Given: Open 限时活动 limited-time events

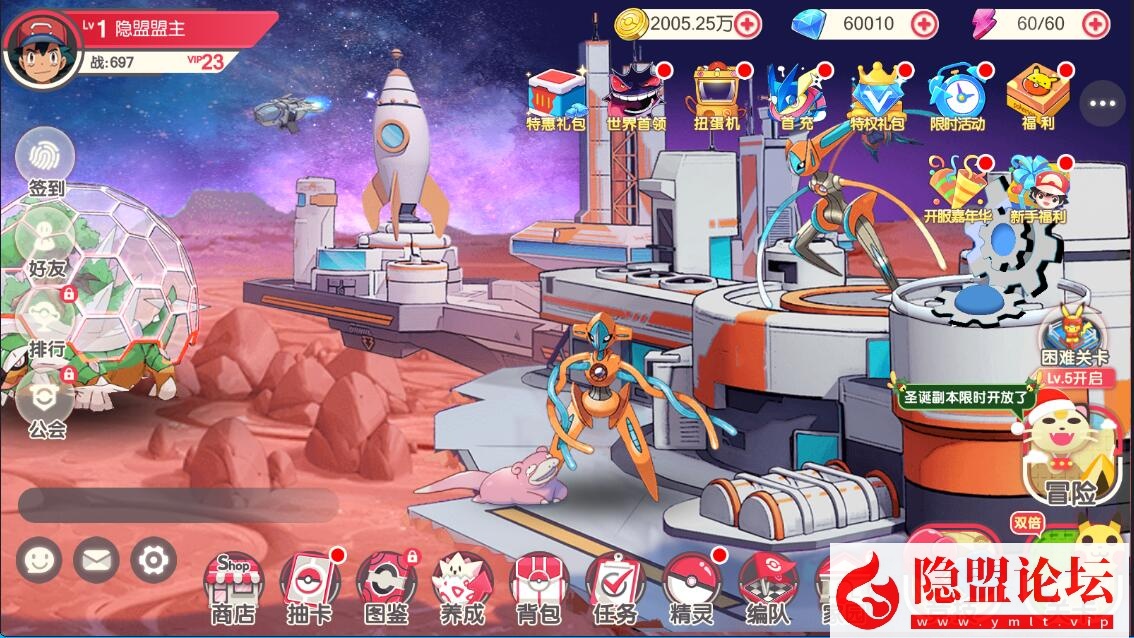Looking at the screenshot, I should [x=957, y=99].
